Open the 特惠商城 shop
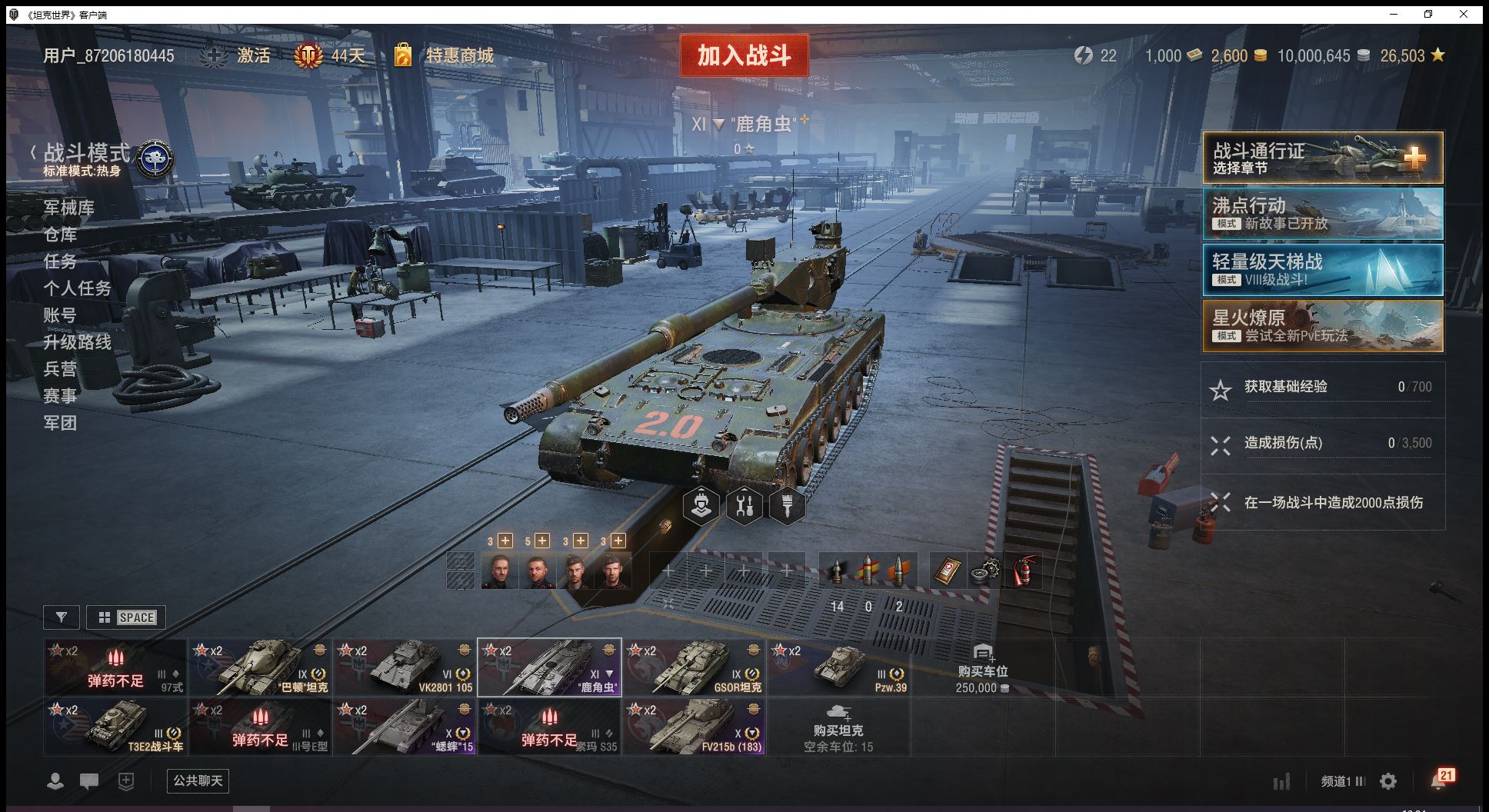1489x812 pixels. pyautogui.click(x=459, y=55)
